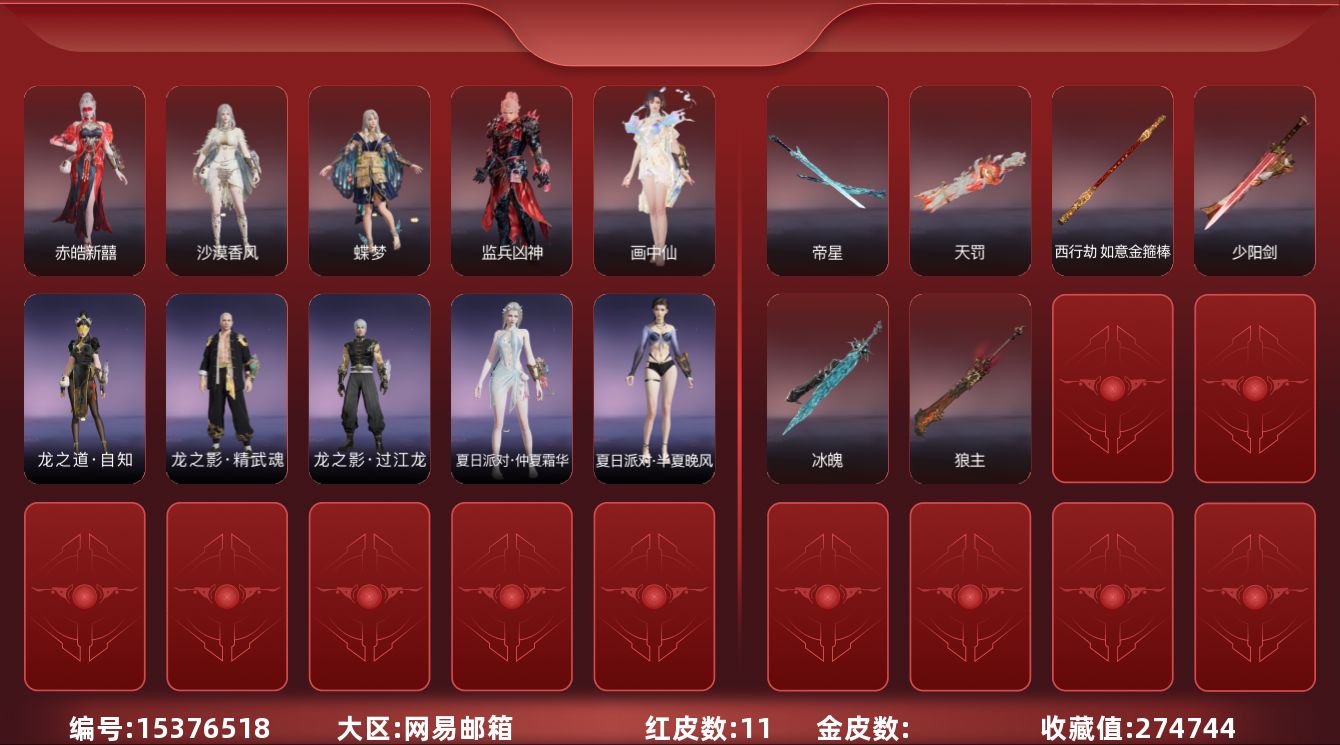The height and width of the screenshot is (745, 1340).
Task: Open the 蝶梦 costume card
Action: click(x=369, y=180)
